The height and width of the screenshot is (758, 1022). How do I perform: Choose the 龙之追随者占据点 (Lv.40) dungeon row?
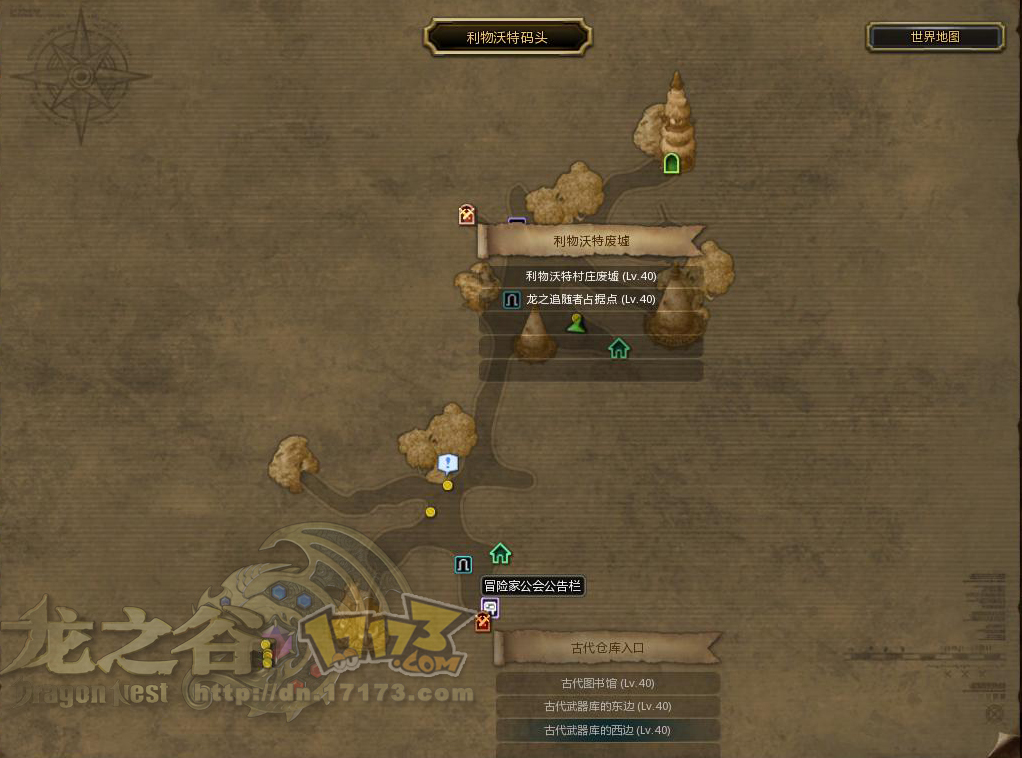pos(591,299)
